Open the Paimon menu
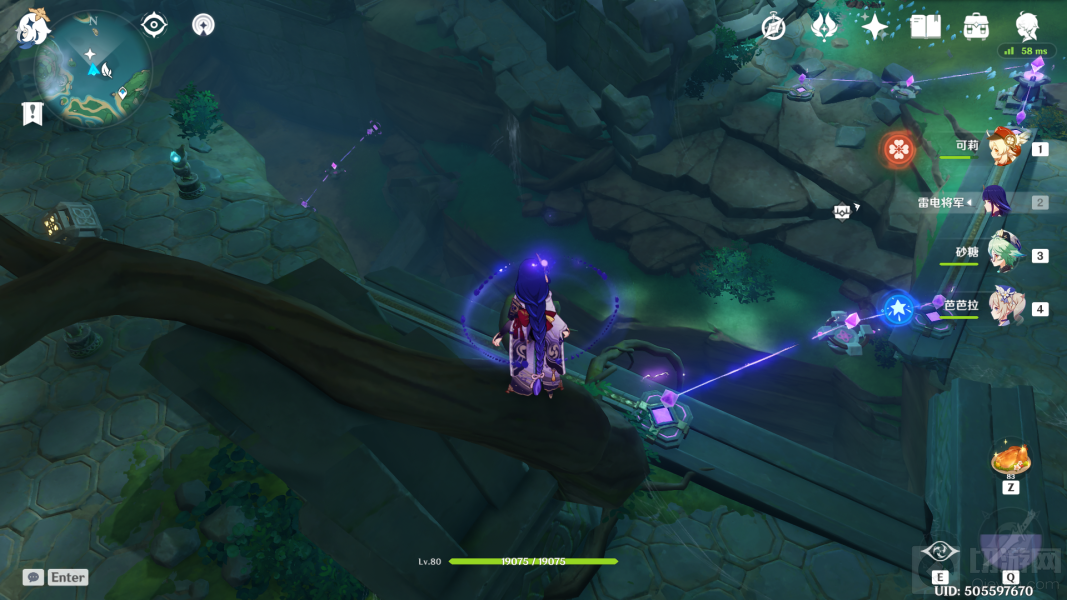1067x600 pixels. click(x=32, y=26)
